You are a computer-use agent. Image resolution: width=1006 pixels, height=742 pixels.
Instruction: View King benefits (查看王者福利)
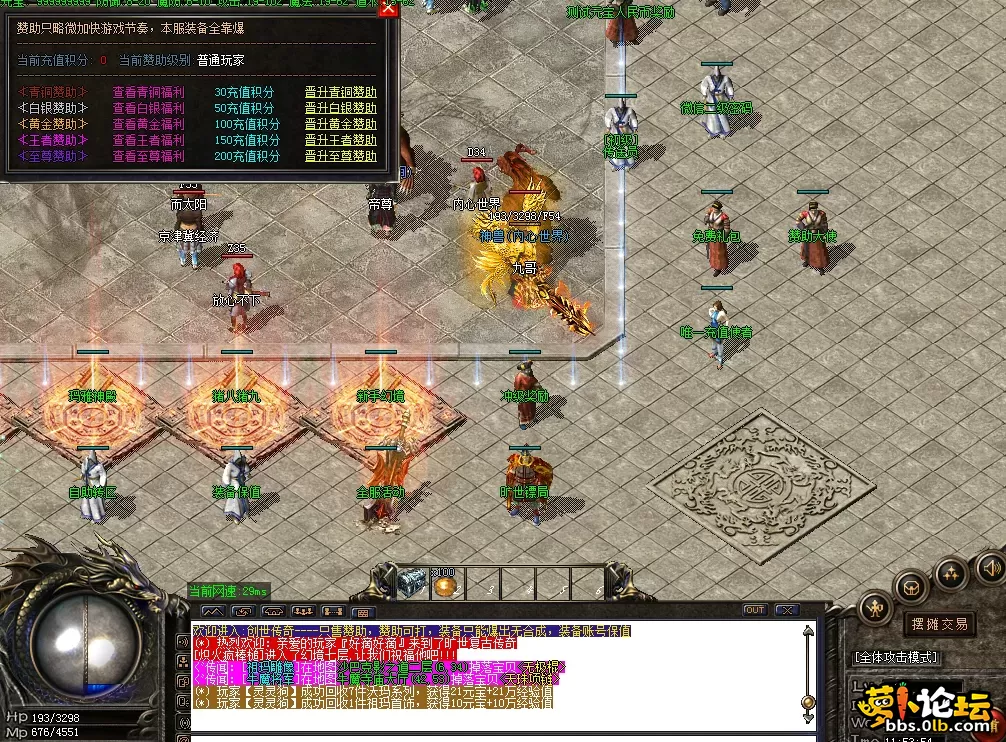(148, 140)
